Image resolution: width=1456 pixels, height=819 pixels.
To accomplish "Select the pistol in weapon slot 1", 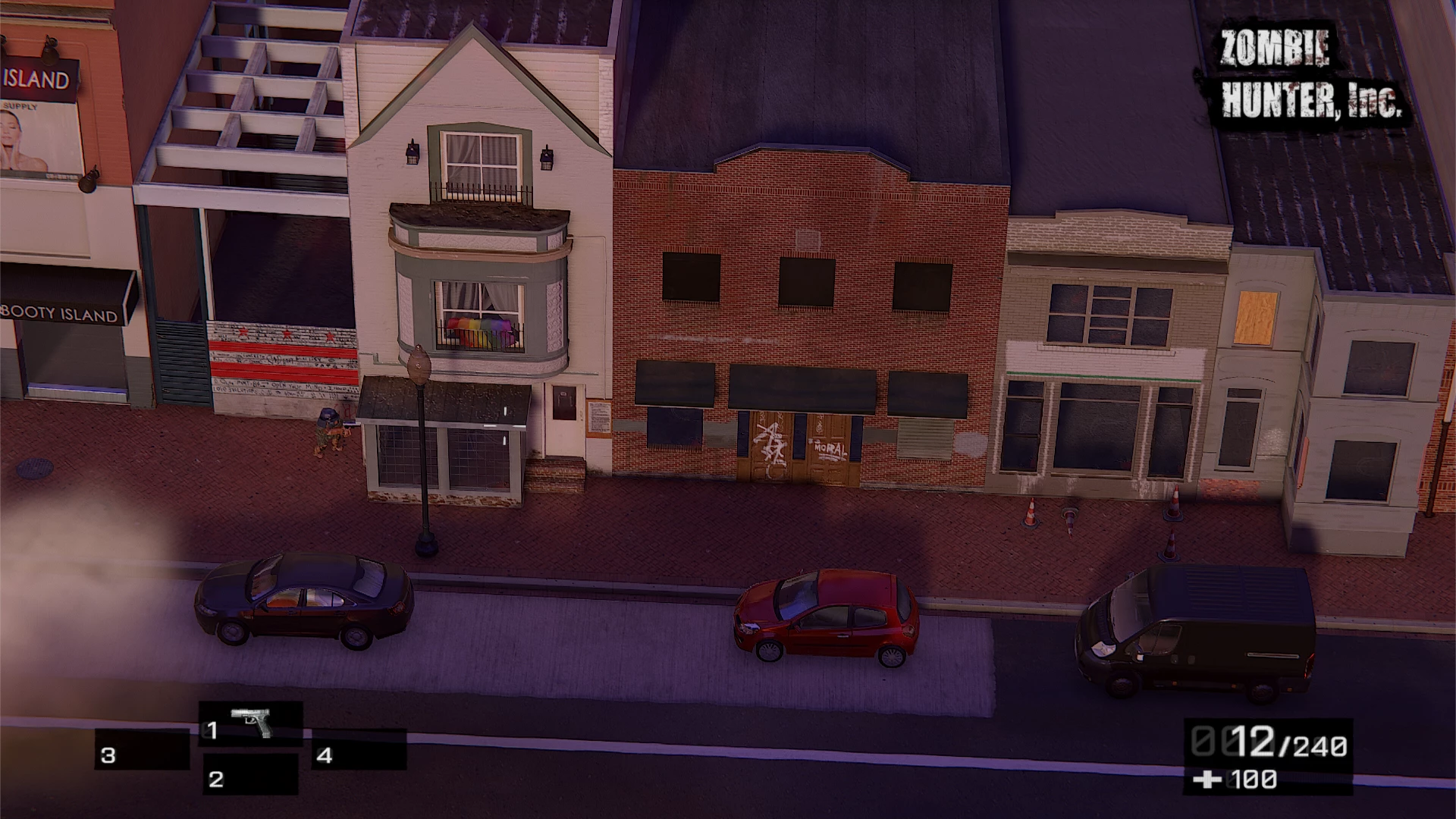I will point(251,724).
